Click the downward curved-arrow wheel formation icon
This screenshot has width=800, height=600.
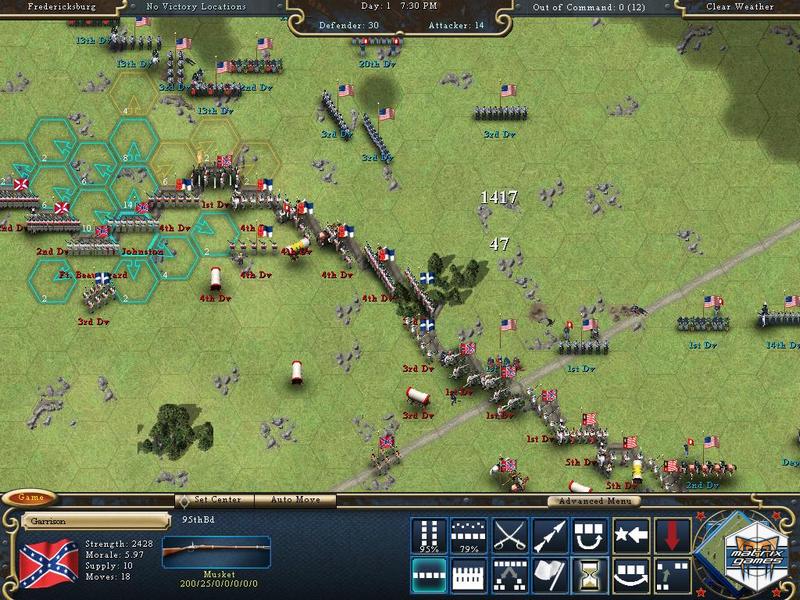(632, 575)
